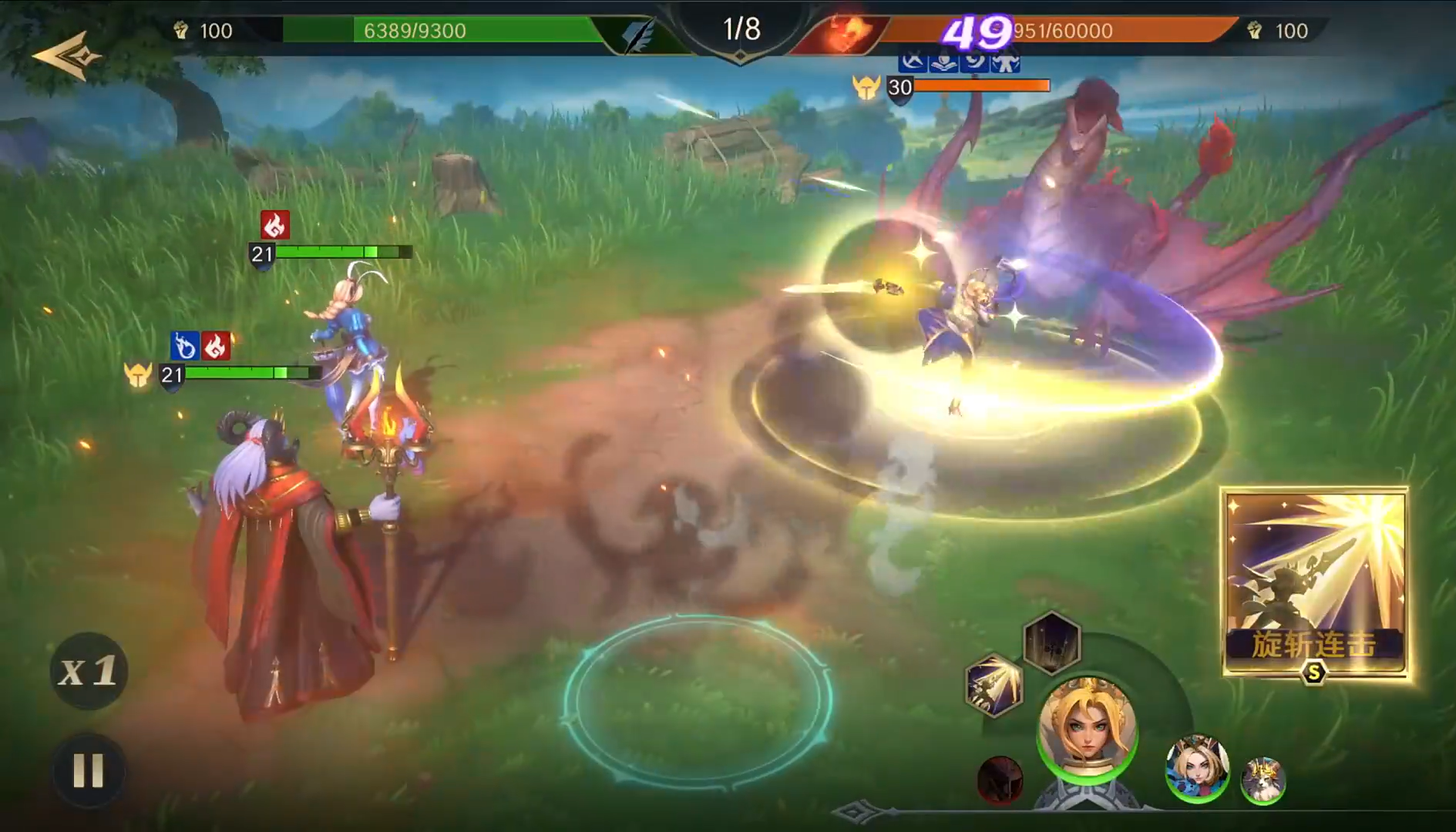Use the glowing sword-strike hexagon skill
The height and width of the screenshot is (832, 1456).
point(994,685)
